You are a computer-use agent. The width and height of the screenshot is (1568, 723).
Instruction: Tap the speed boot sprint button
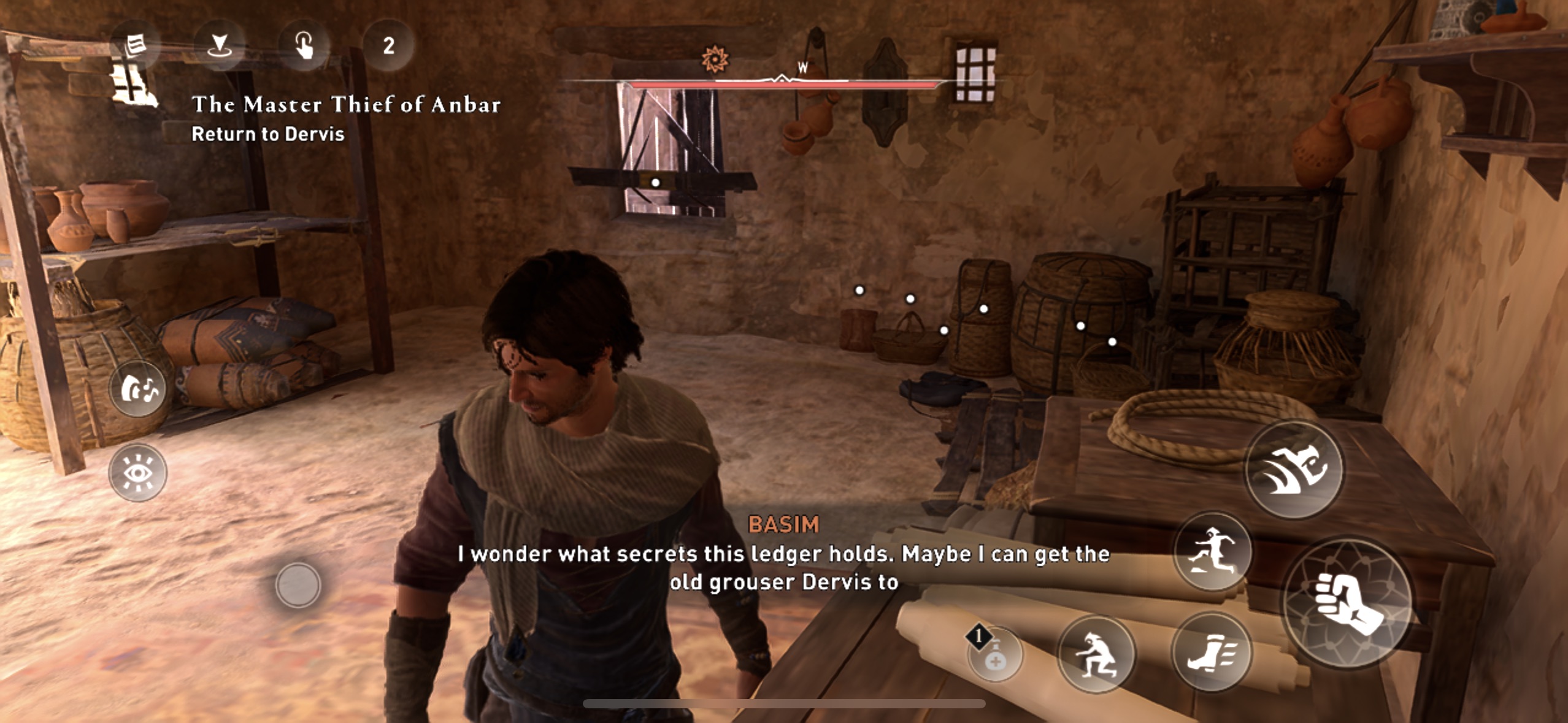pyautogui.click(x=1211, y=652)
